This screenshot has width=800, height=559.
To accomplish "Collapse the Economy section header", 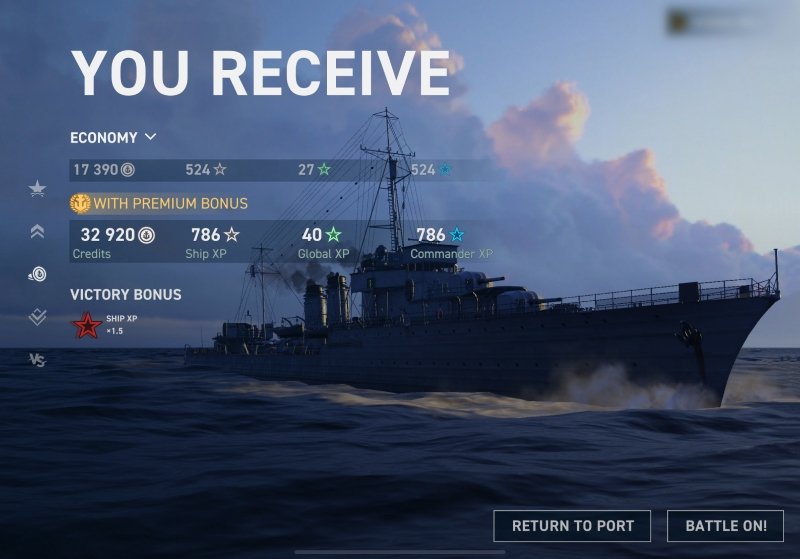I will [x=114, y=137].
